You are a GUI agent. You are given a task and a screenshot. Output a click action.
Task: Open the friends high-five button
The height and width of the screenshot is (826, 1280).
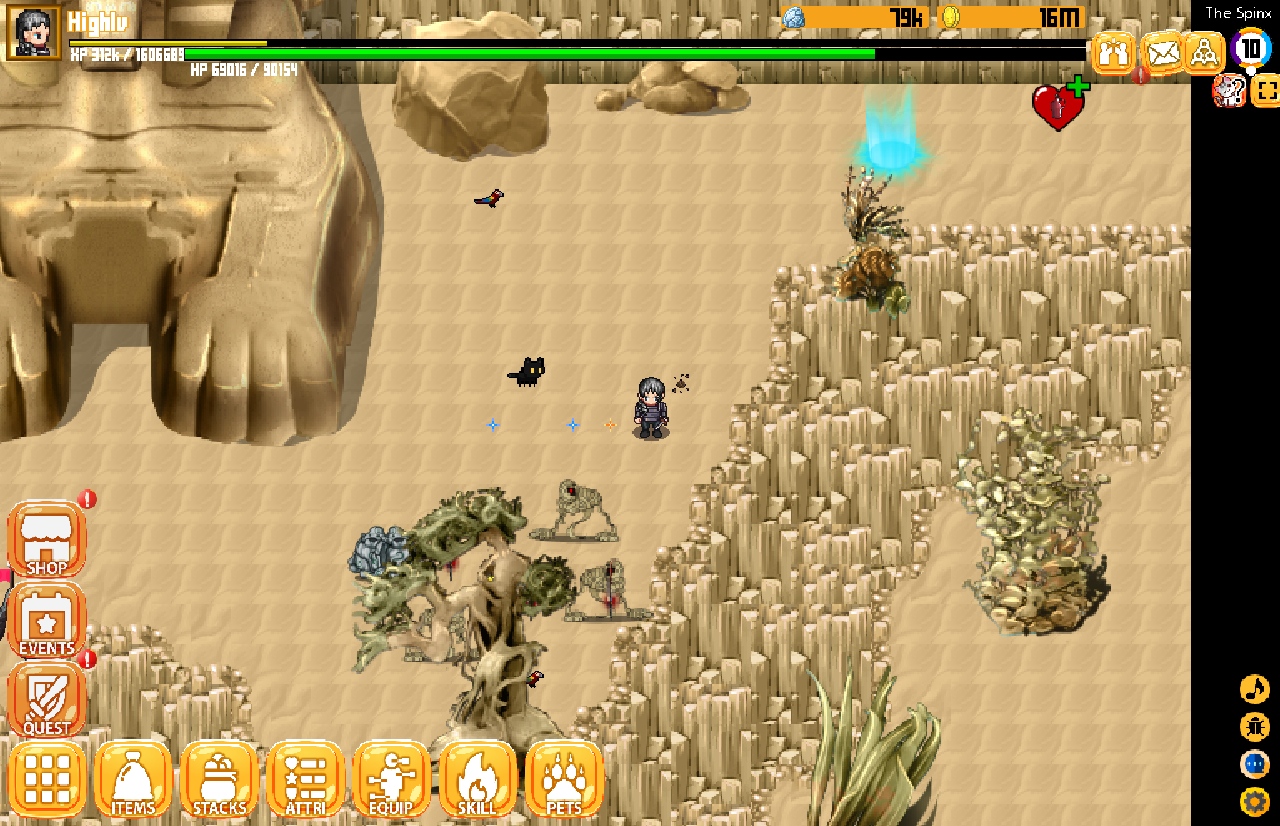[x=1113, y=52]
